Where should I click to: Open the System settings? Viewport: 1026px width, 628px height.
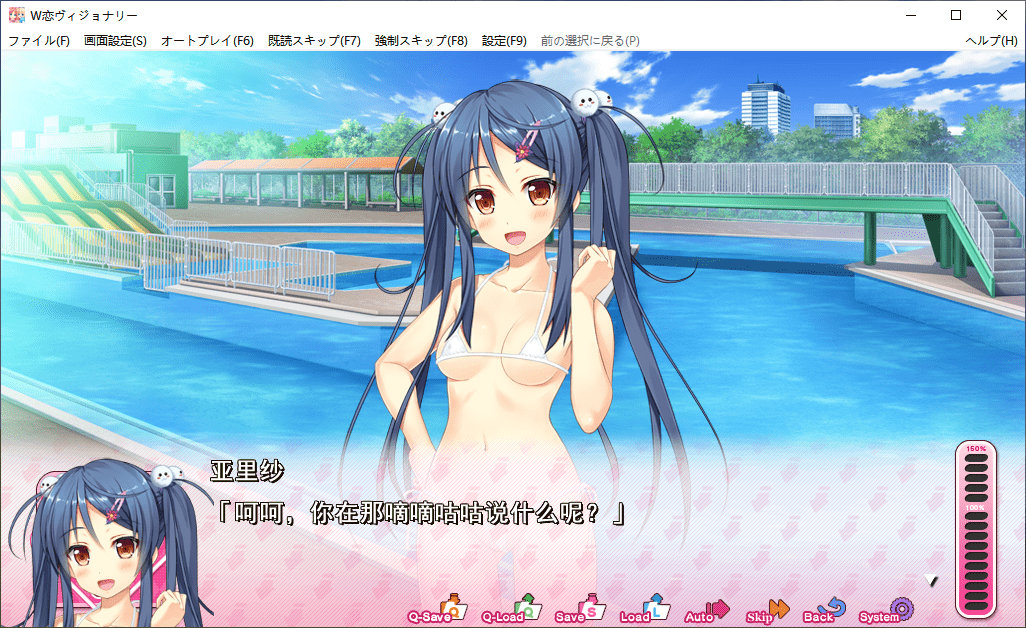tap(887, 611)
